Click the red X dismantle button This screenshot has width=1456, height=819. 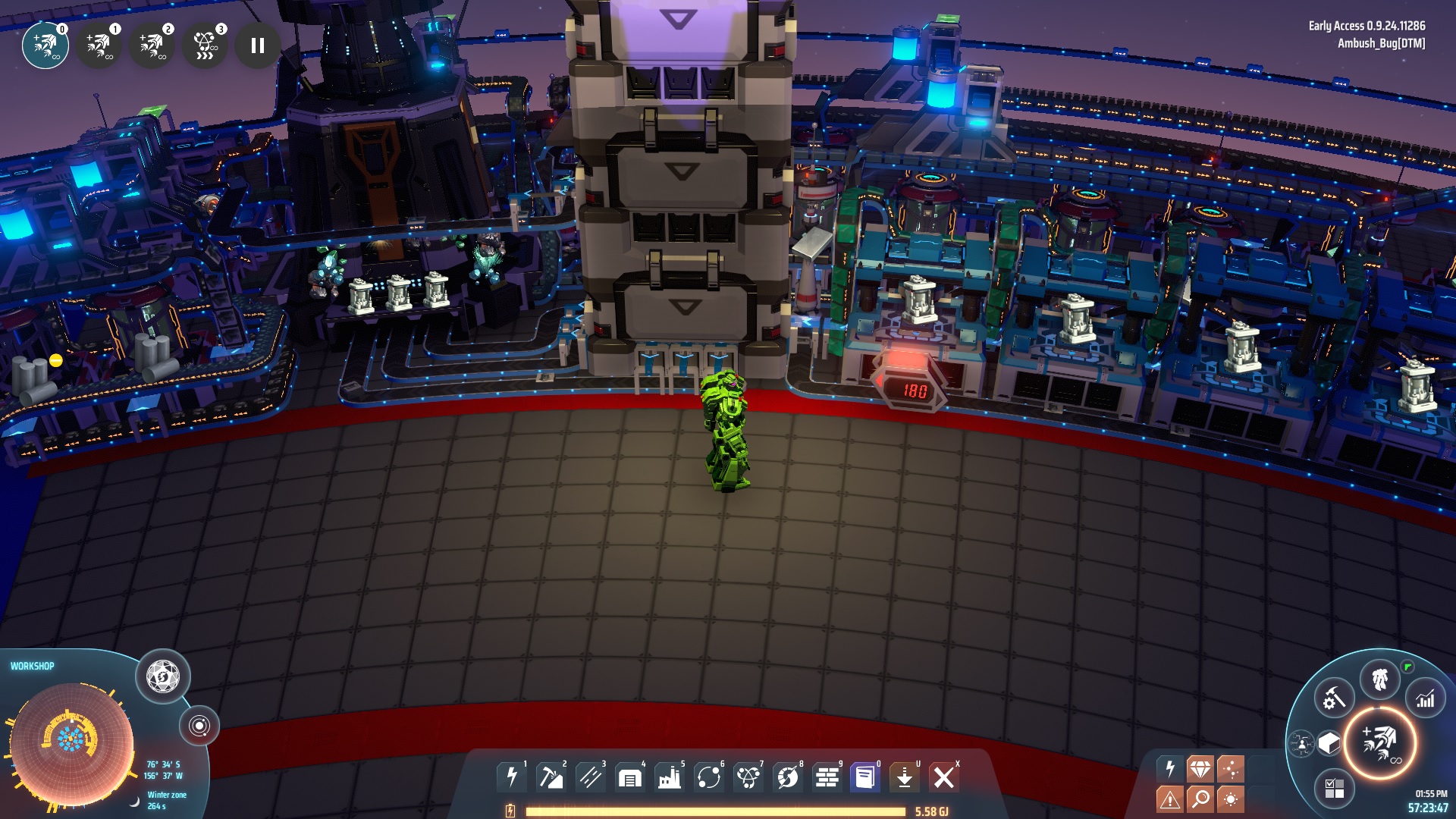pyautogui.click(x=944, y=777)
